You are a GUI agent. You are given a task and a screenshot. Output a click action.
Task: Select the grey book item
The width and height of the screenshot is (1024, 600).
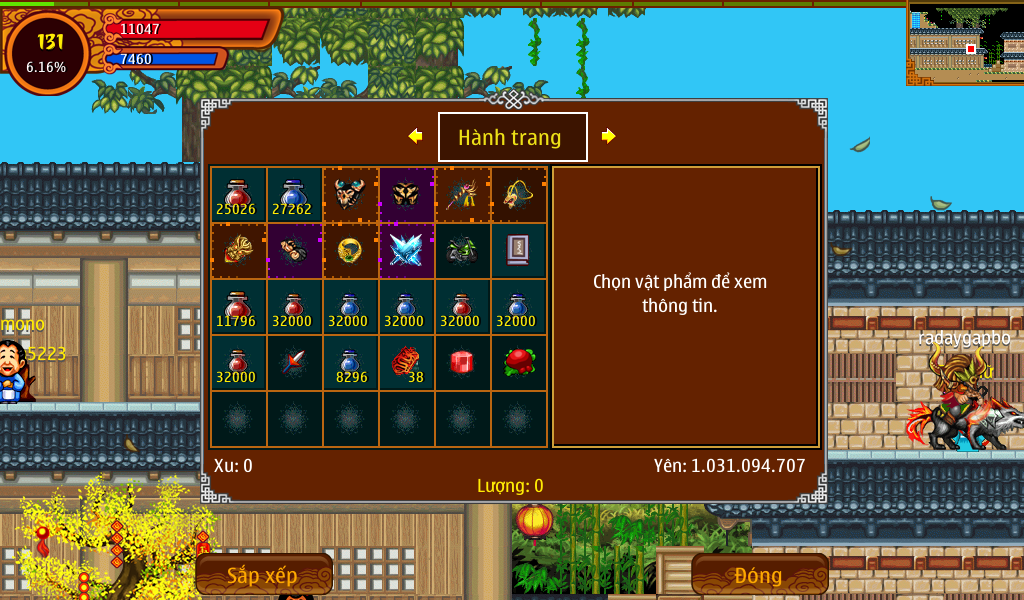(x=518, y=250)
